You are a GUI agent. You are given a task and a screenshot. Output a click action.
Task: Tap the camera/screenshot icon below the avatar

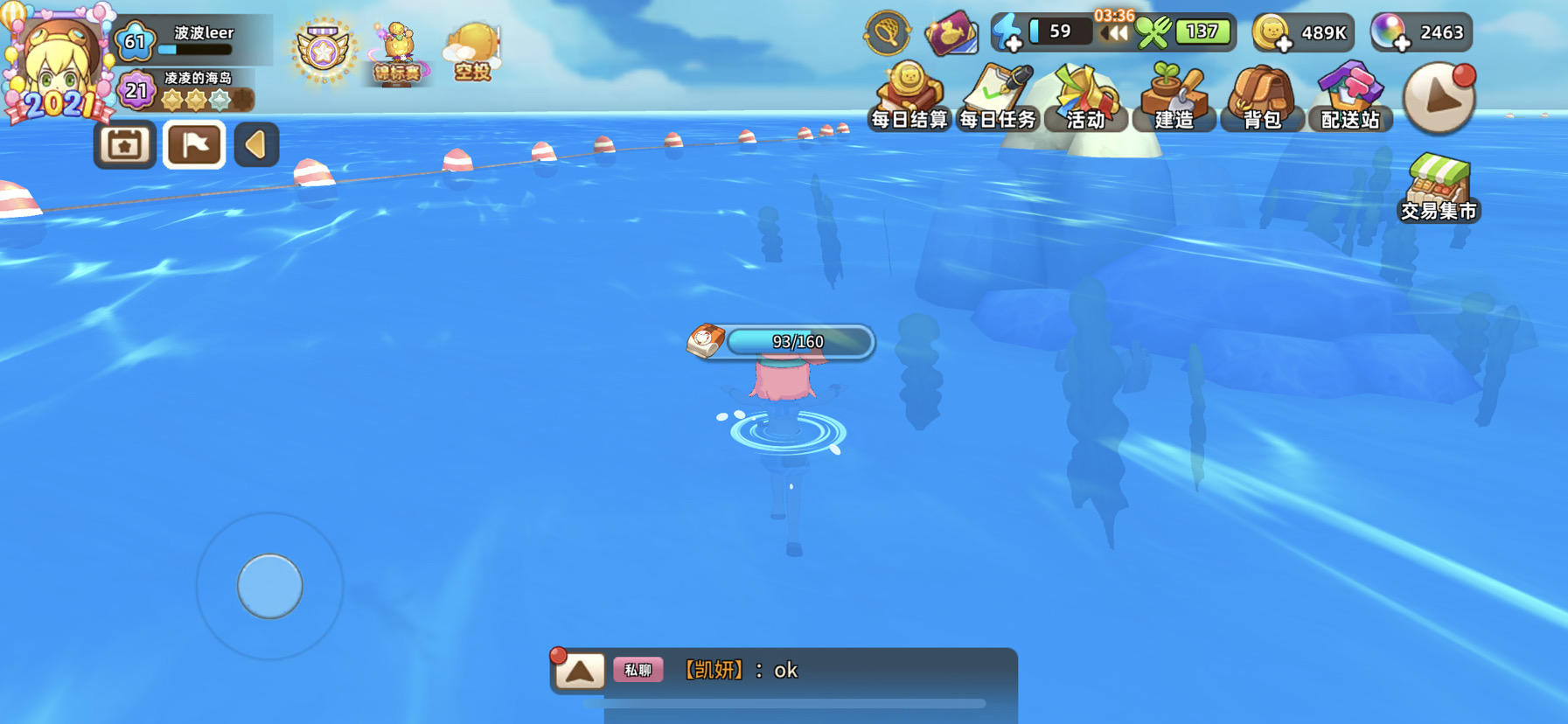click(123, 144)
